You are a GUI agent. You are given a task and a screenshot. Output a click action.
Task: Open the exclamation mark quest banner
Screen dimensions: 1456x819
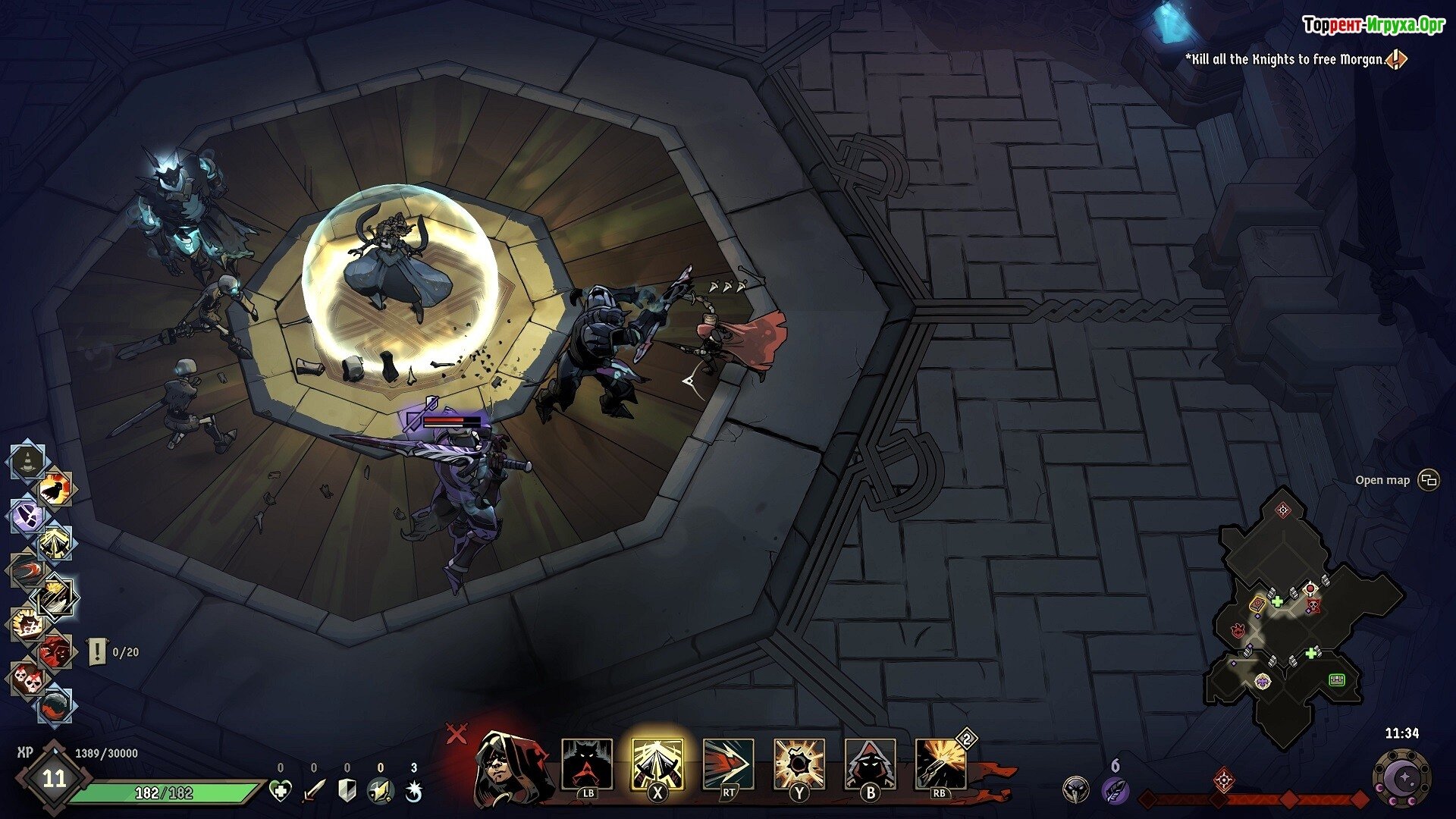[98, 651]
